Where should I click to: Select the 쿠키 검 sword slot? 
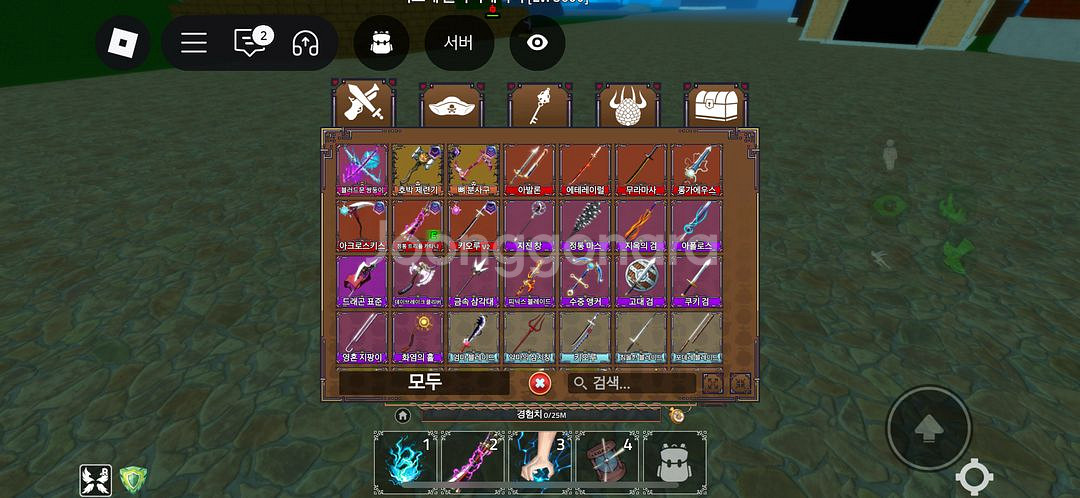pyautogui.click(x=696, y=281)
